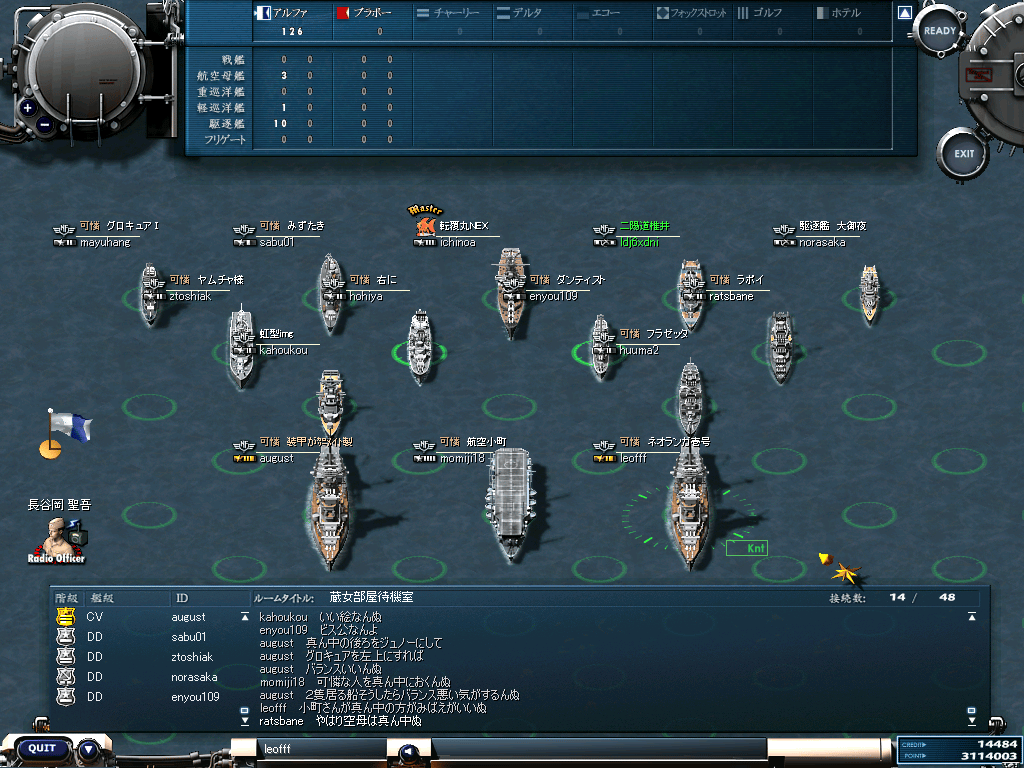Click the READY button
The image size is (1024, 768).
[939, 31]
